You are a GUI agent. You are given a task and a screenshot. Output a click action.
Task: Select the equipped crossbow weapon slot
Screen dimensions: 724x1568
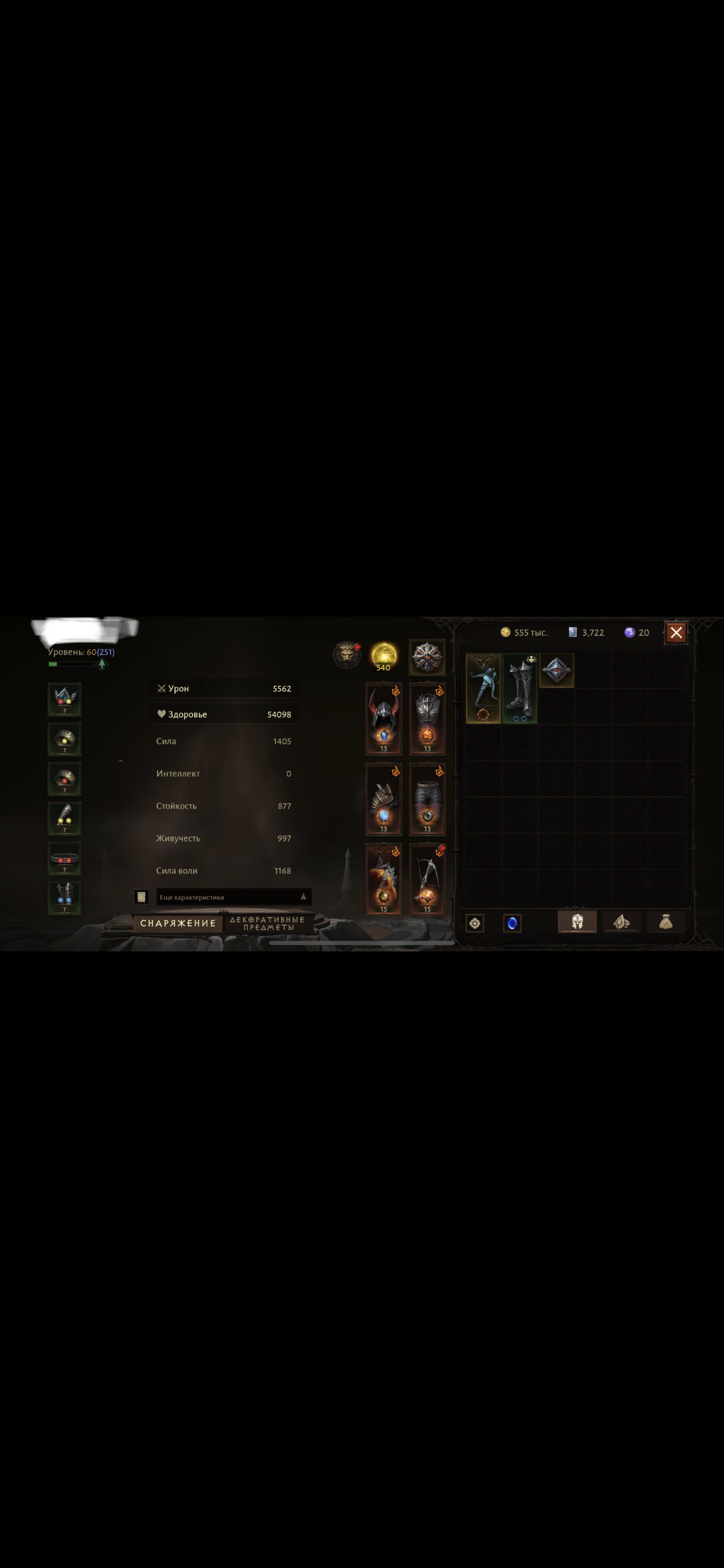[427, 879]
